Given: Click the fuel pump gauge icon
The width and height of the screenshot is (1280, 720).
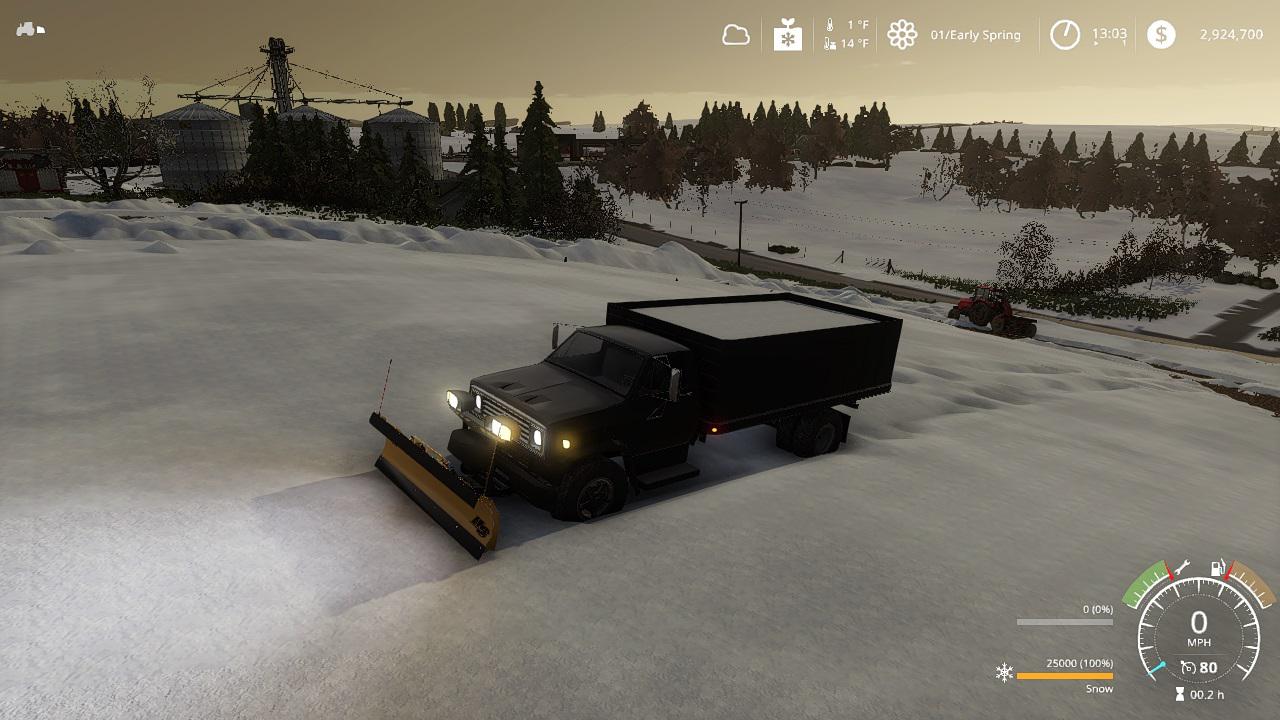Looking at the screenshot, I should (x=1219, y=568).
